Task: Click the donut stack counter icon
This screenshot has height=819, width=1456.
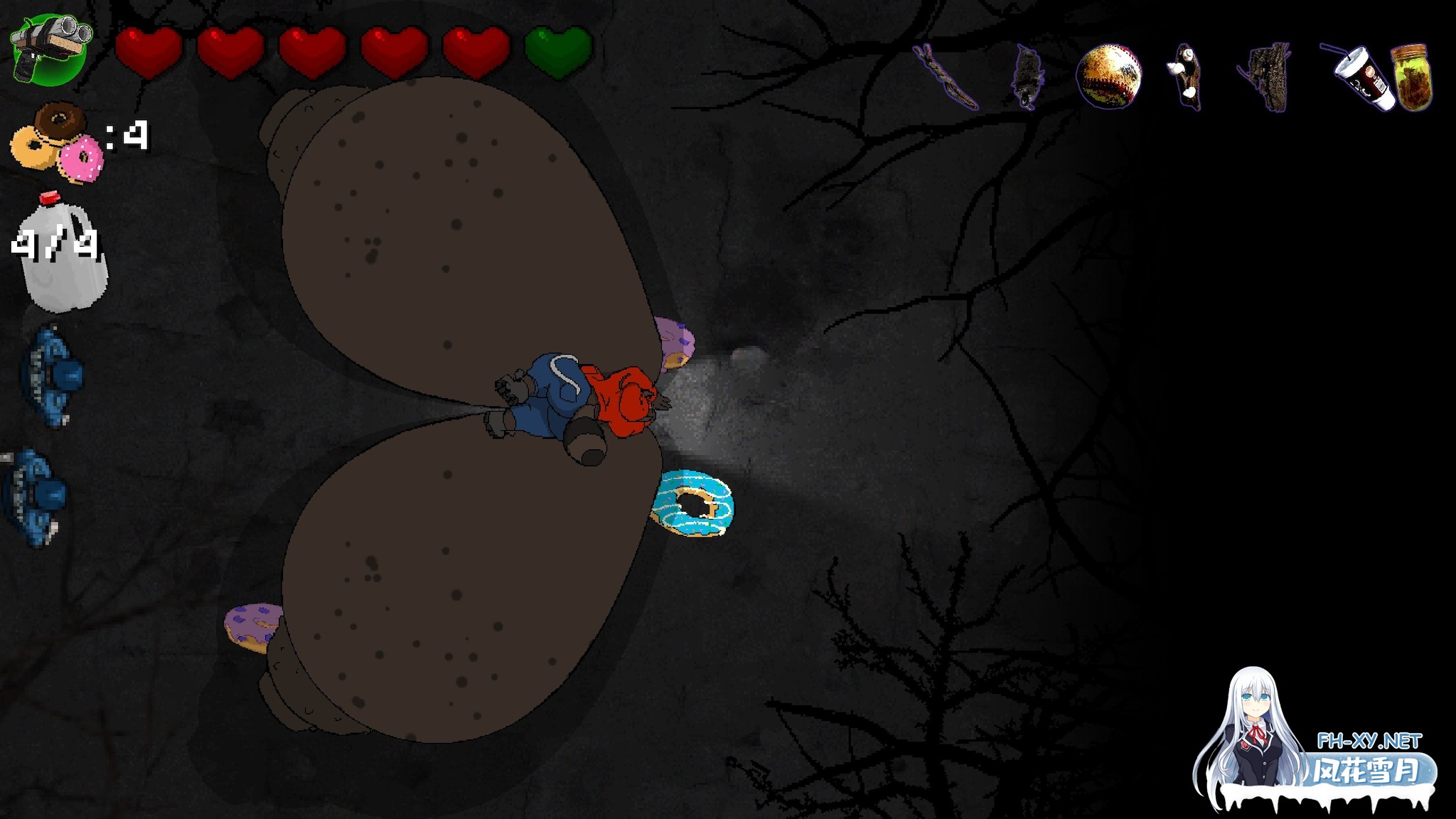Action: 57,142
